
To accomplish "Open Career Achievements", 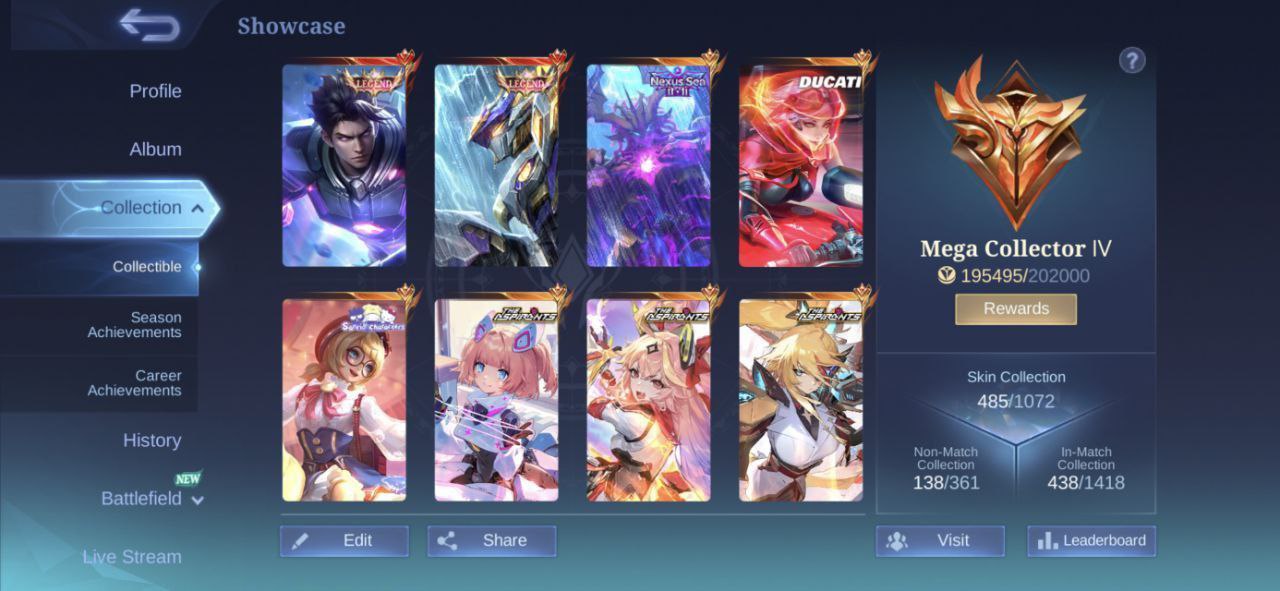I will point(135,383).
